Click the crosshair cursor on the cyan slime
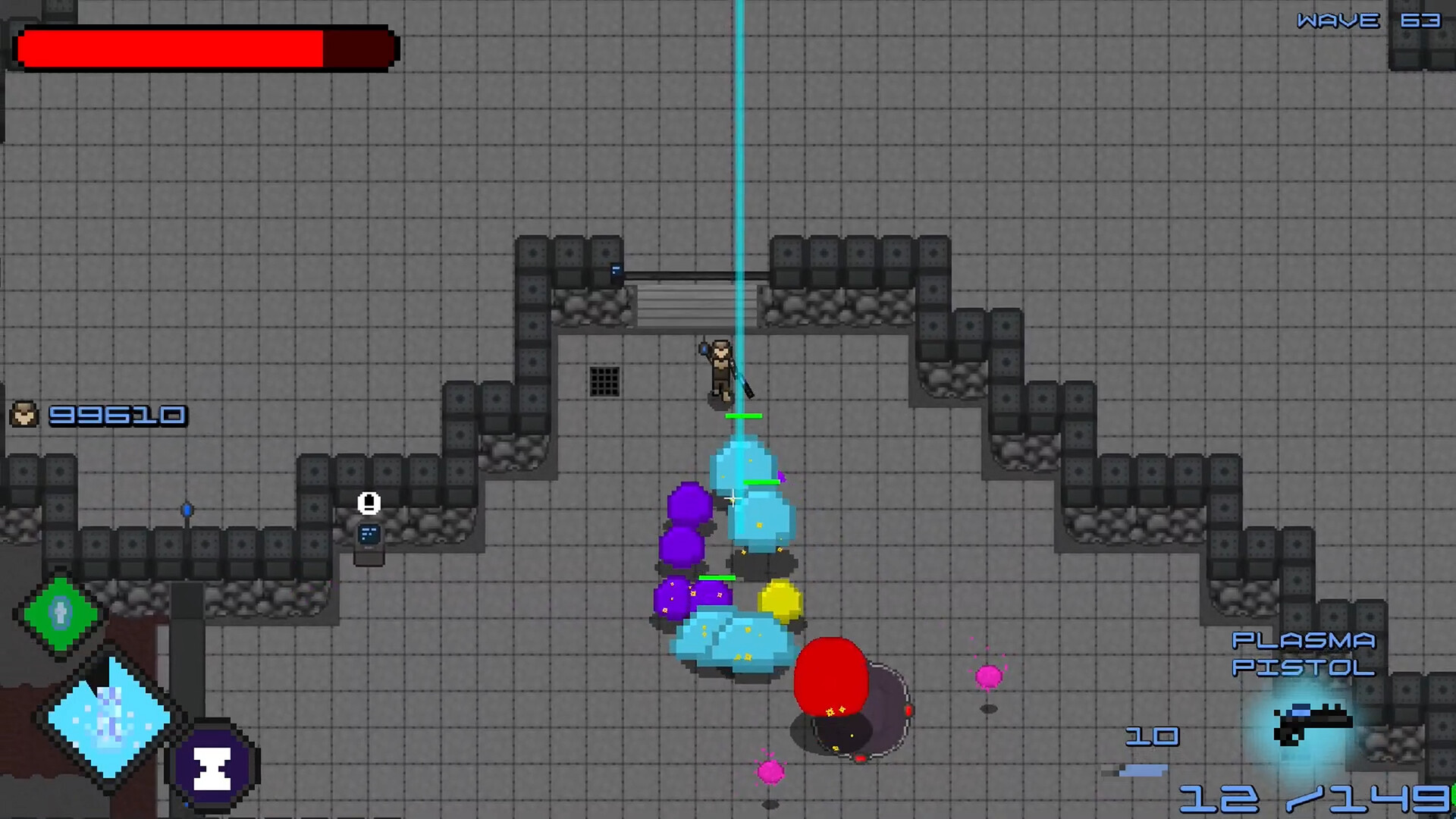 [733, 497]
